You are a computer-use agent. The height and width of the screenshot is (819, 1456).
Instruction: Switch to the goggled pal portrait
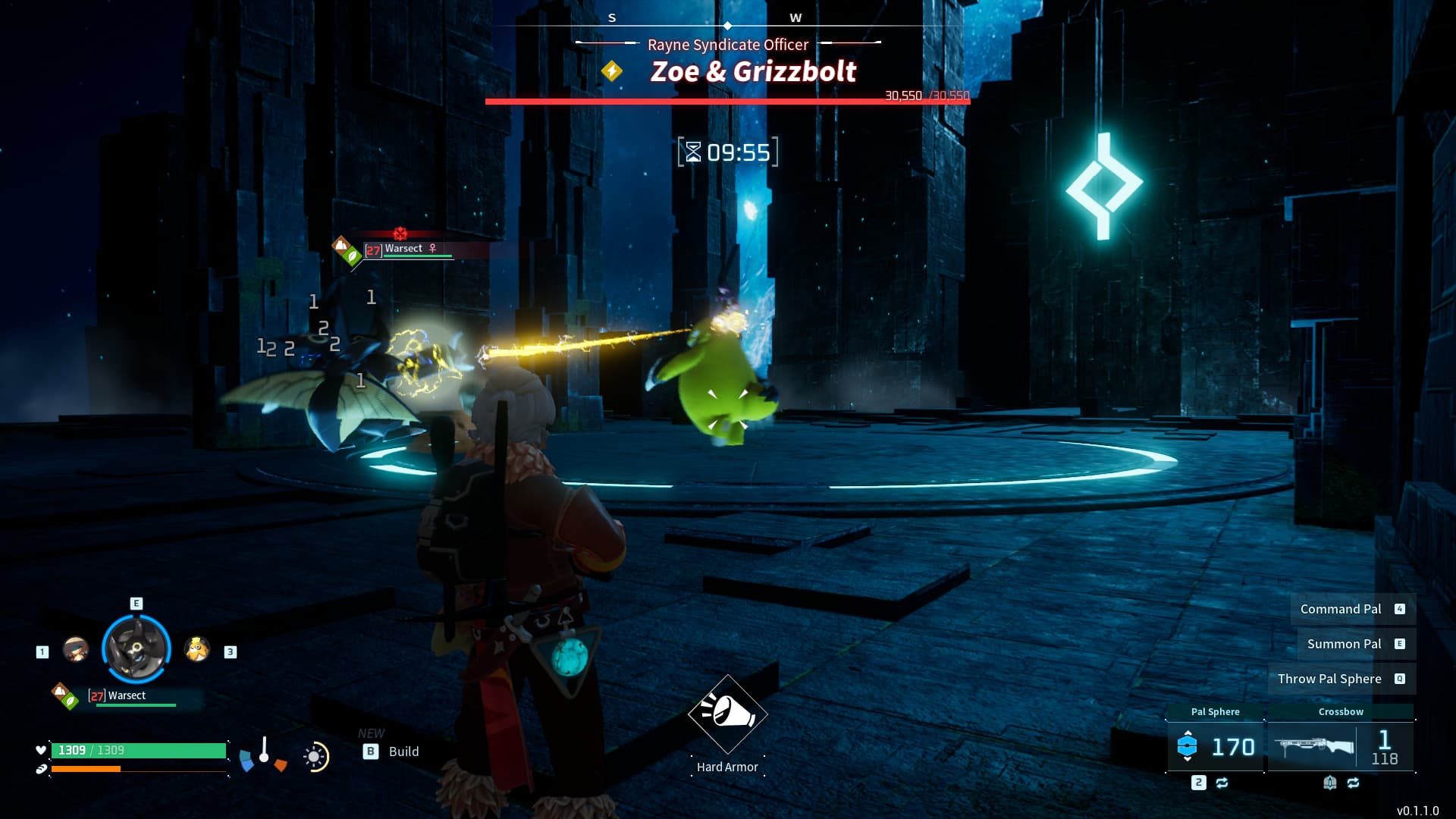coord(75,649)
